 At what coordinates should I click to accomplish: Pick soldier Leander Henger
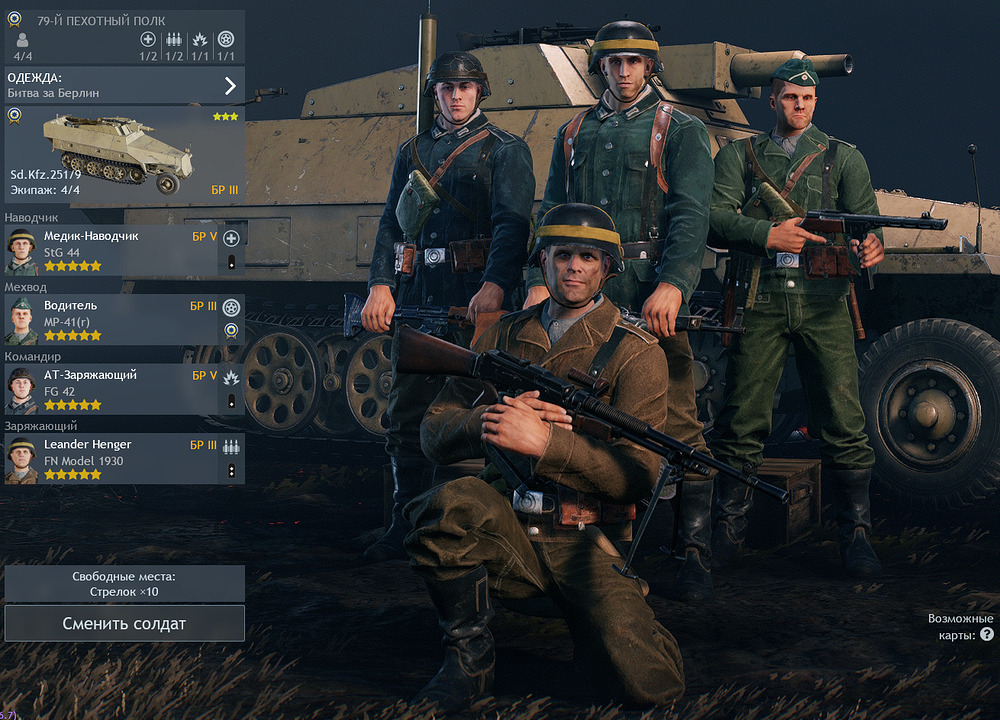110,459
